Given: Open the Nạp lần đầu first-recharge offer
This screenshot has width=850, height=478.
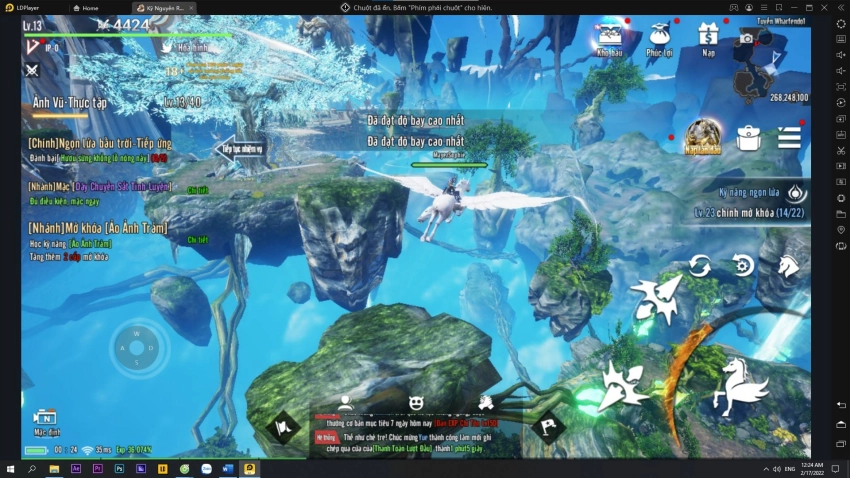Looking at the screenshot, I should pos(703,137).
